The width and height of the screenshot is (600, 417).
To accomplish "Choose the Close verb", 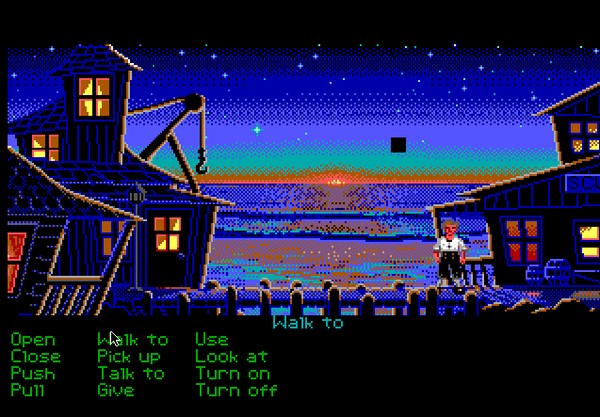I will tap(36, 357).
